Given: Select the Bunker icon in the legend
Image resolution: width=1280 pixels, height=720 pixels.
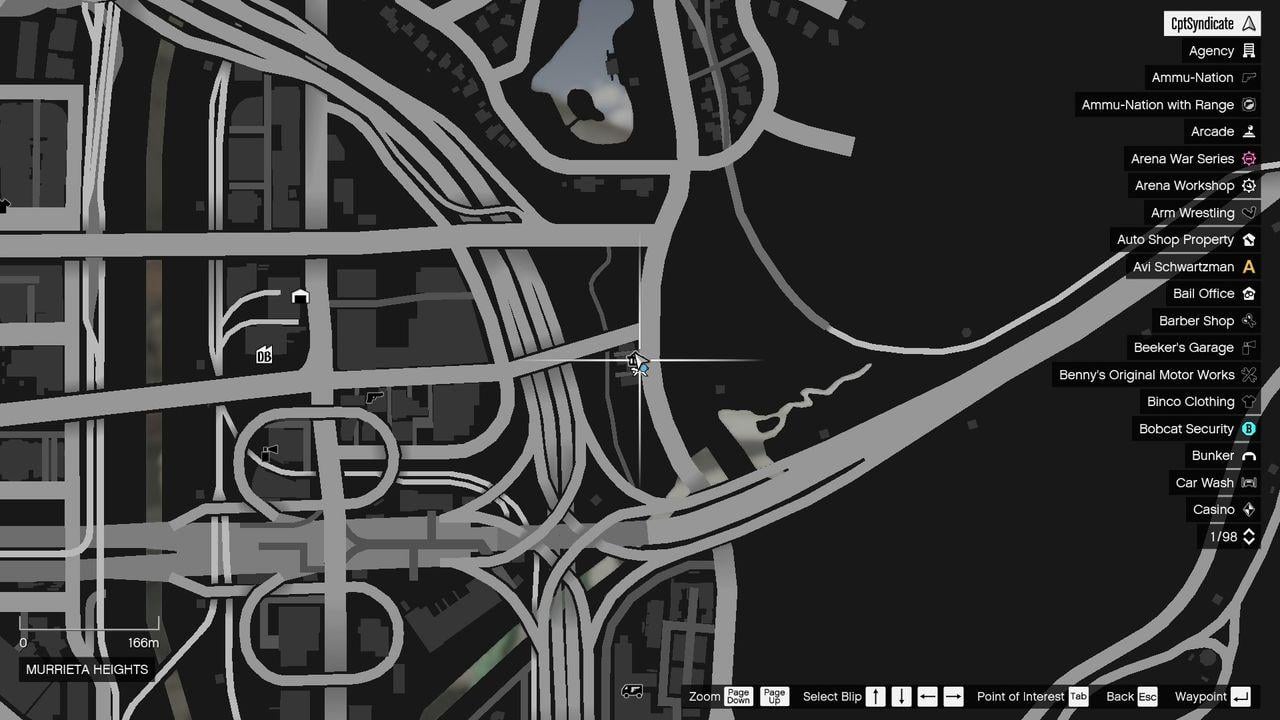Looking at the screenshot, I should 1247,455.
